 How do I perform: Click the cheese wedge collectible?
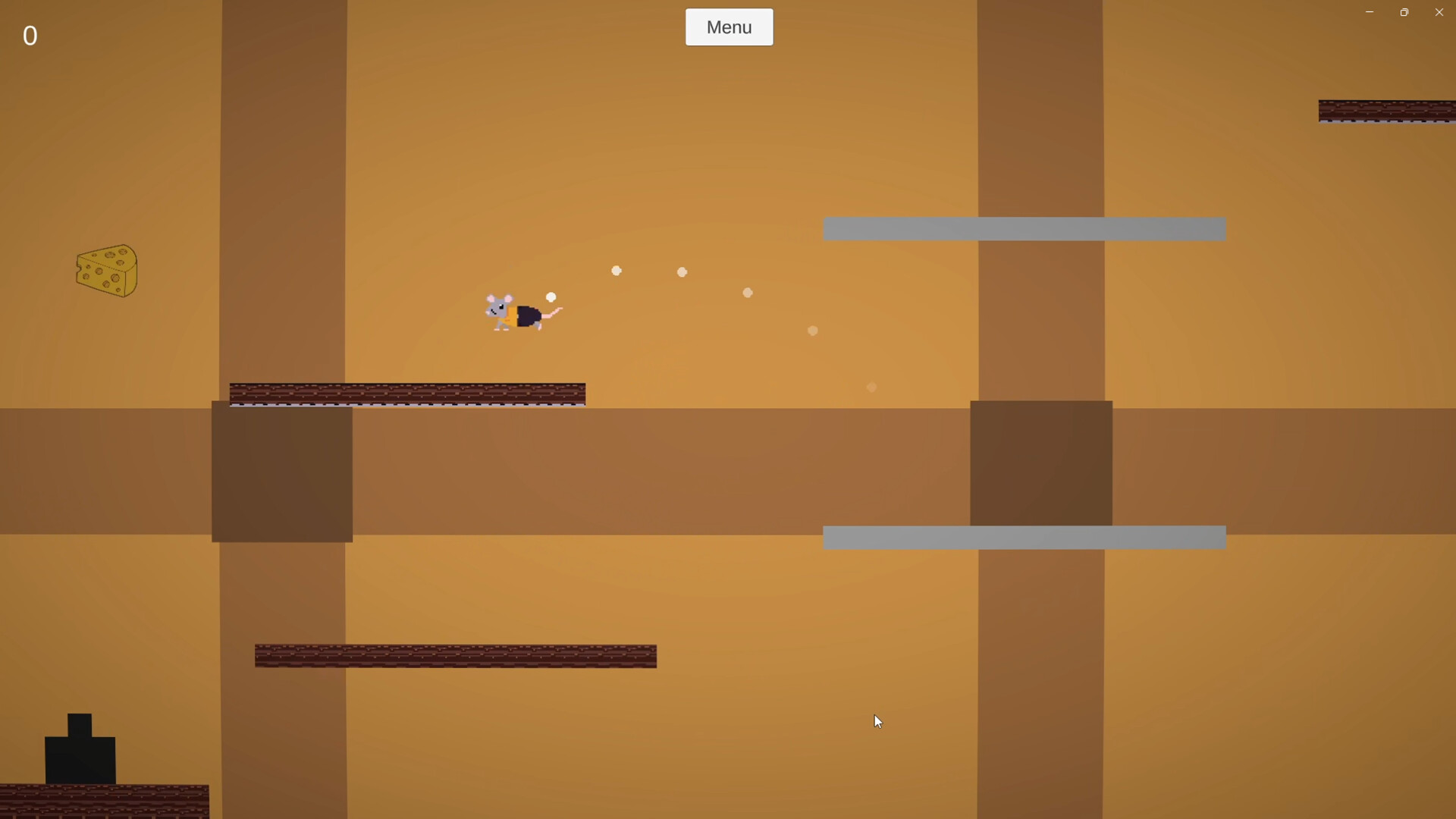(x=106, y=271)
